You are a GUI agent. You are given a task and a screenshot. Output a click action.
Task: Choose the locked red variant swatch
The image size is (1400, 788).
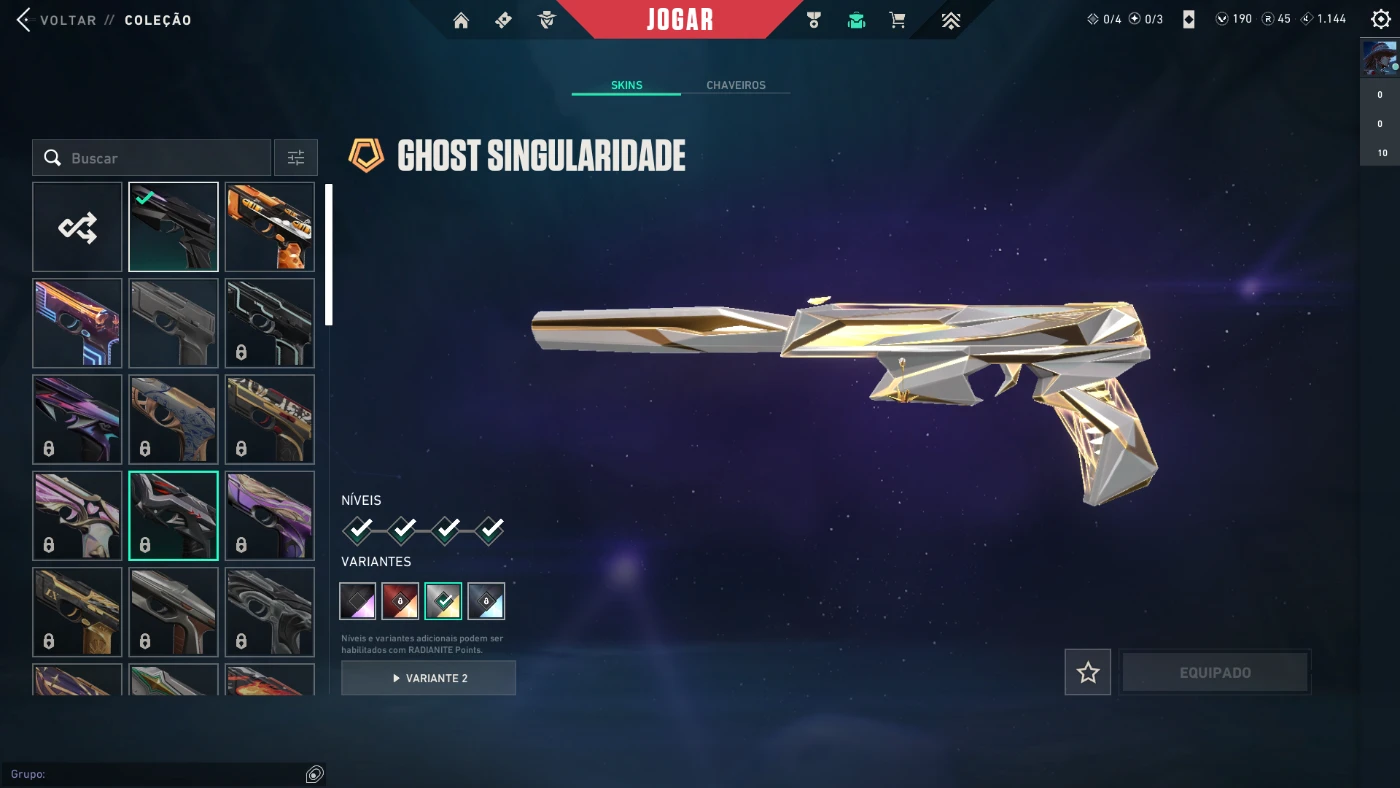pos(400,601)
